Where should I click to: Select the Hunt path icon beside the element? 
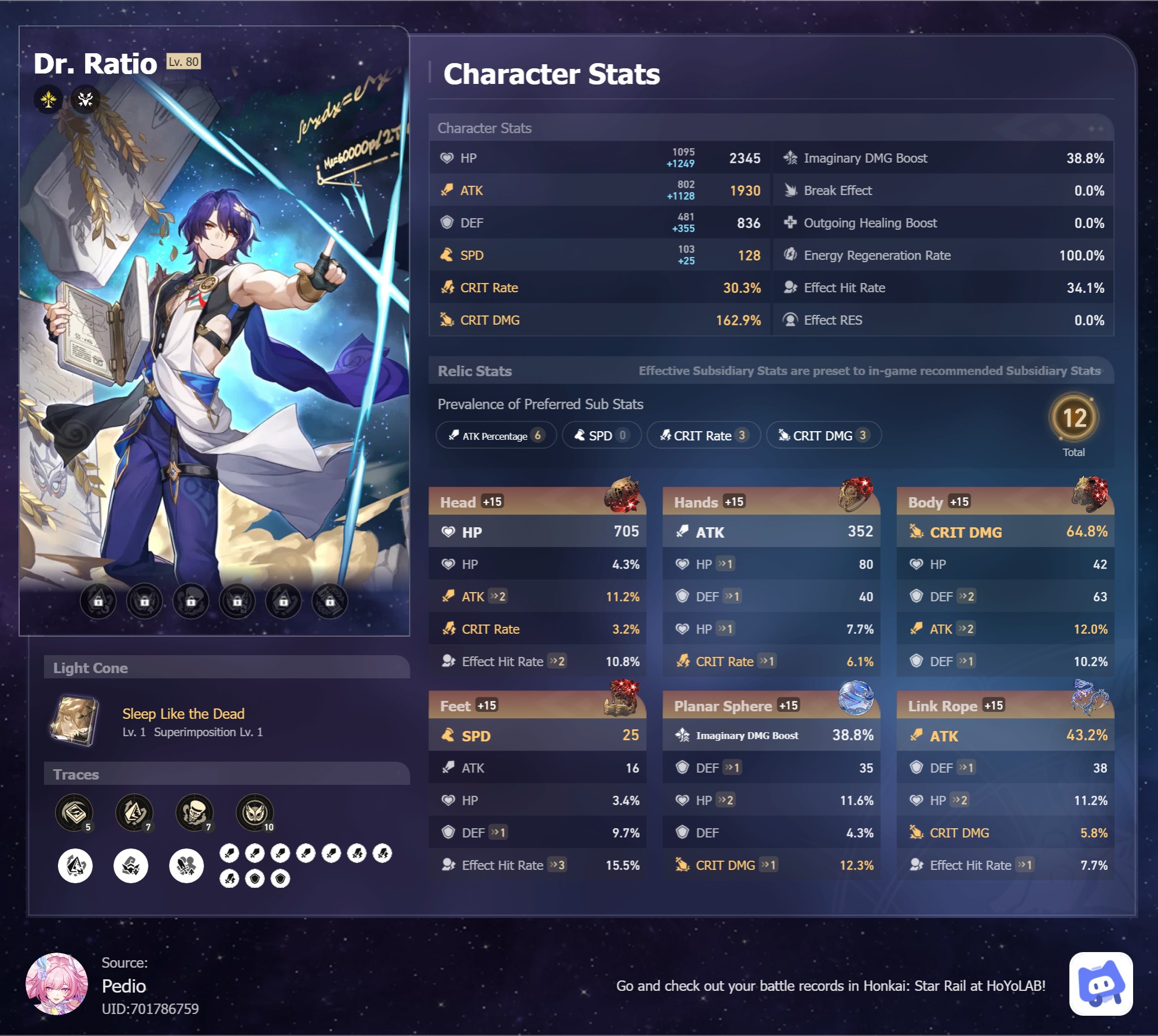(86, 100)
